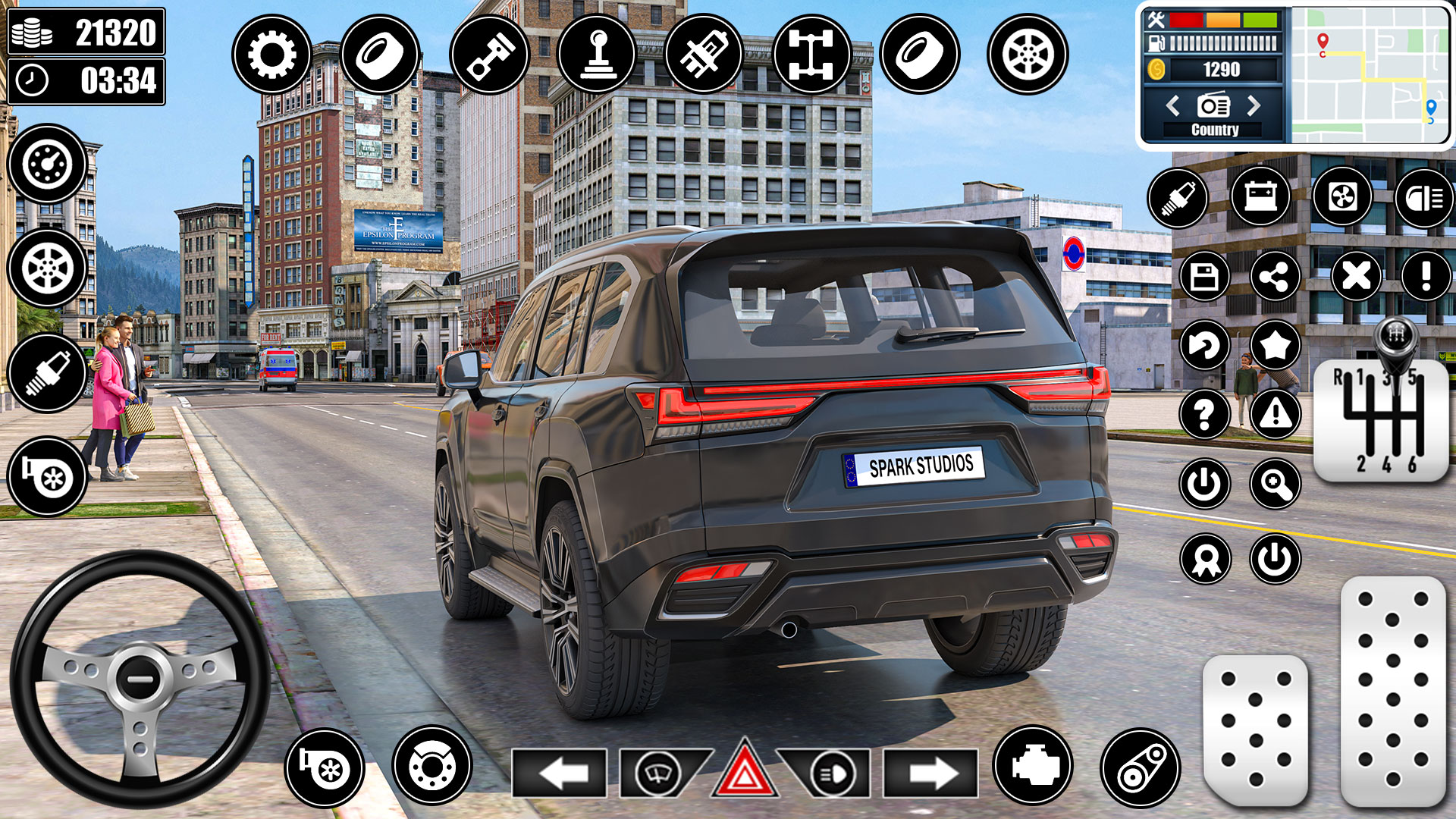The width and height of the screenshot is (1456, 819).
Task: Select the wheel rim icon on top bar
Action: tap(1028, 55)
